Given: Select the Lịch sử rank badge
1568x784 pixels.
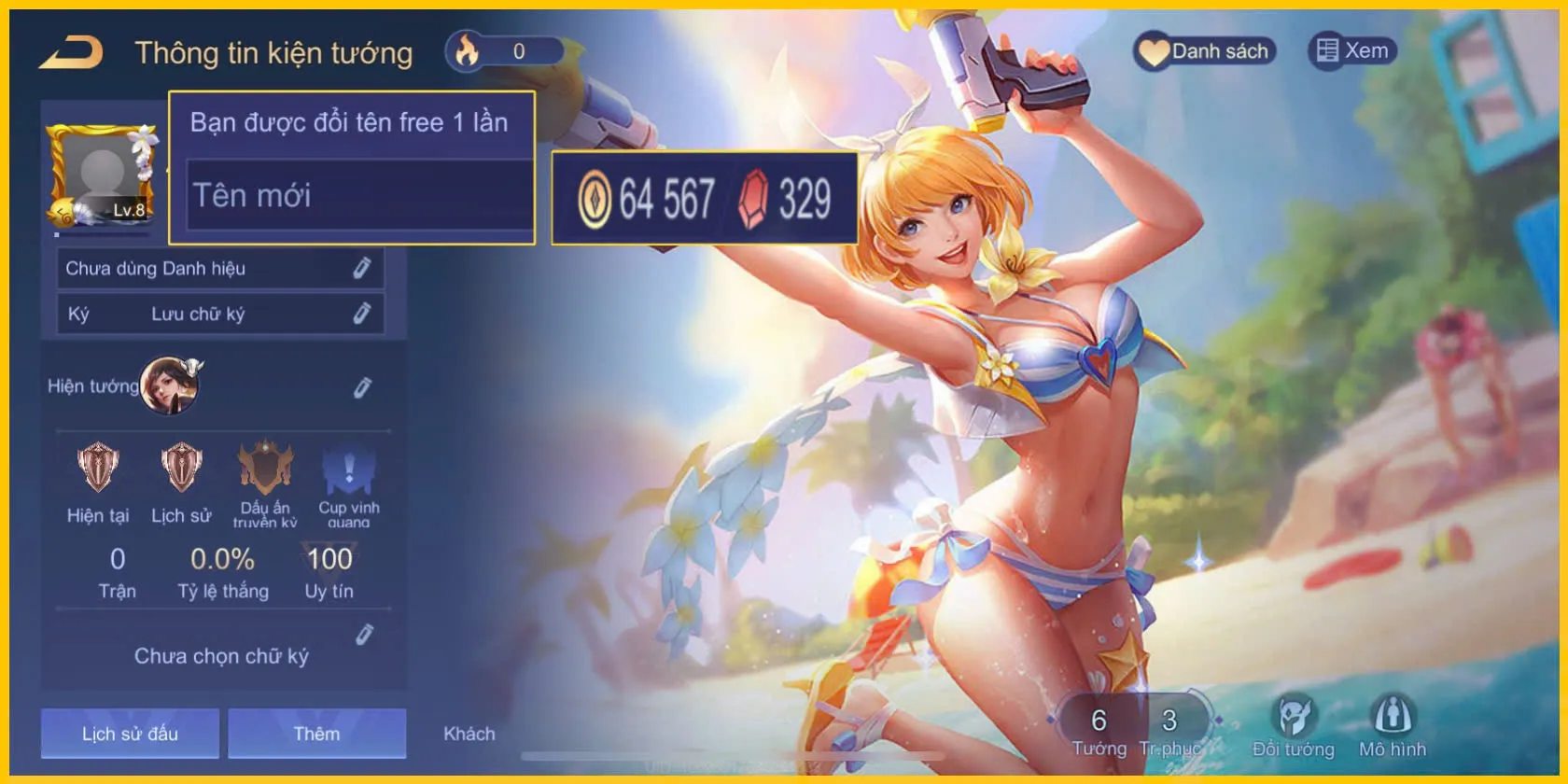Looking at the screenshot, I should [x=181, y=469].
